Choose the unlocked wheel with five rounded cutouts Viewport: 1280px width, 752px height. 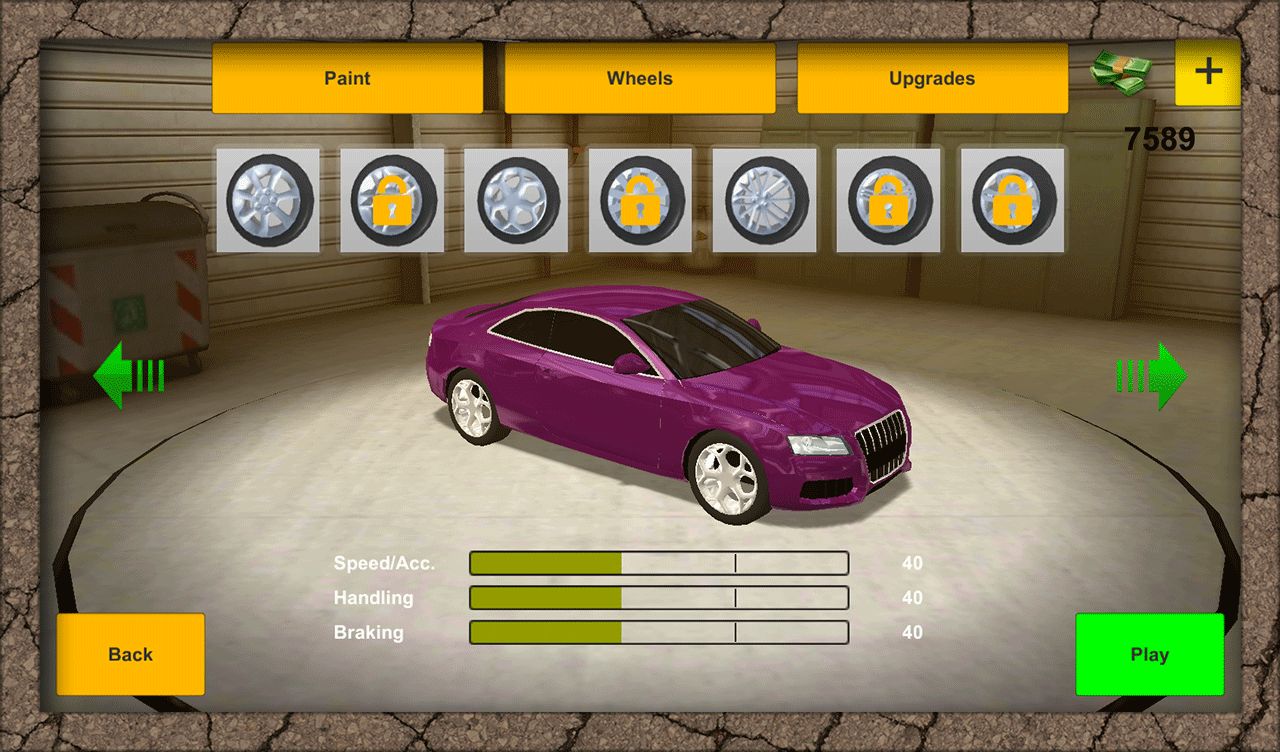click(x=516, y=200)
